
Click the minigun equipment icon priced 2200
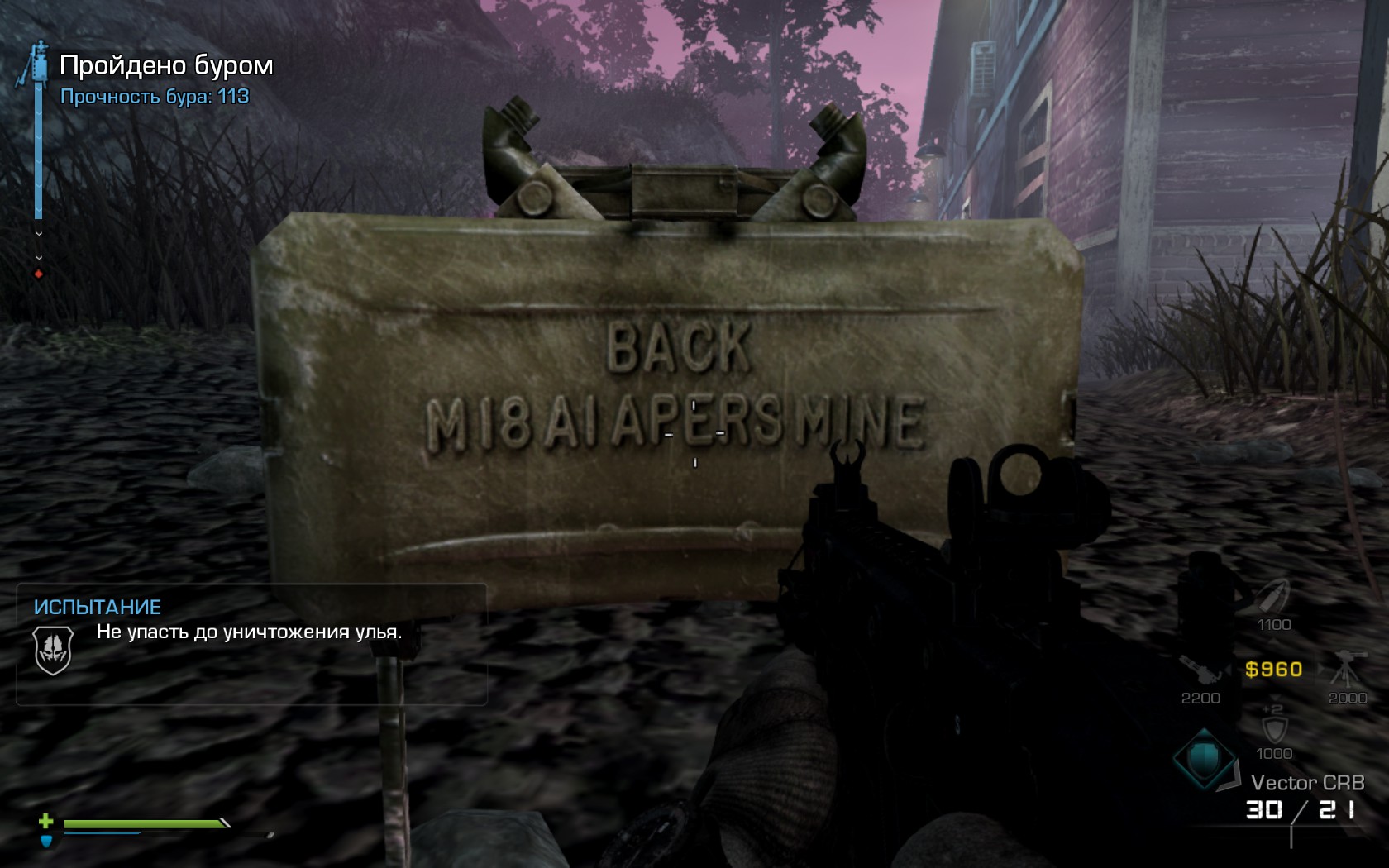(x=1200, y=668)
